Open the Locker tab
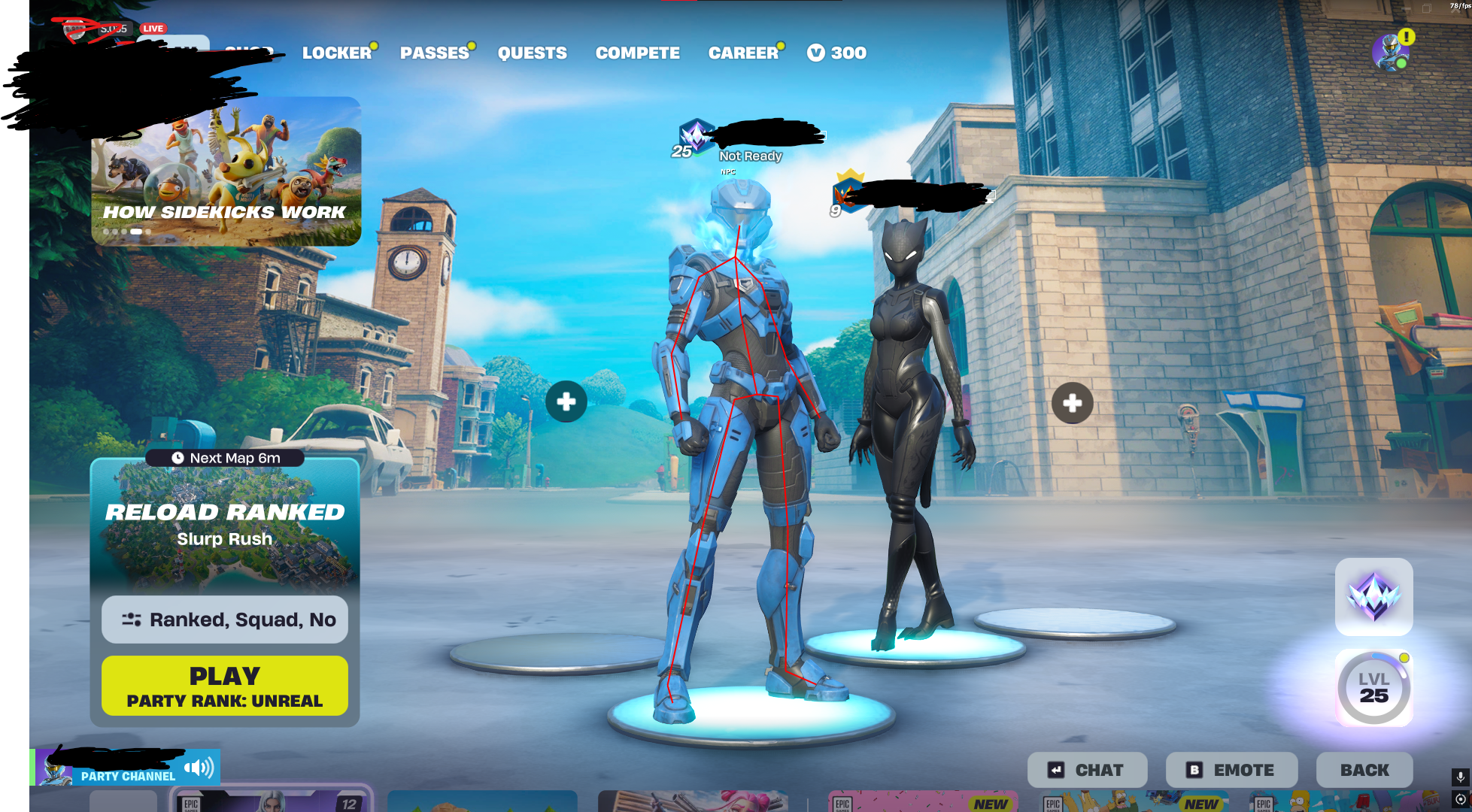Screen dimensions: 1472x812 tap(337, 53)
